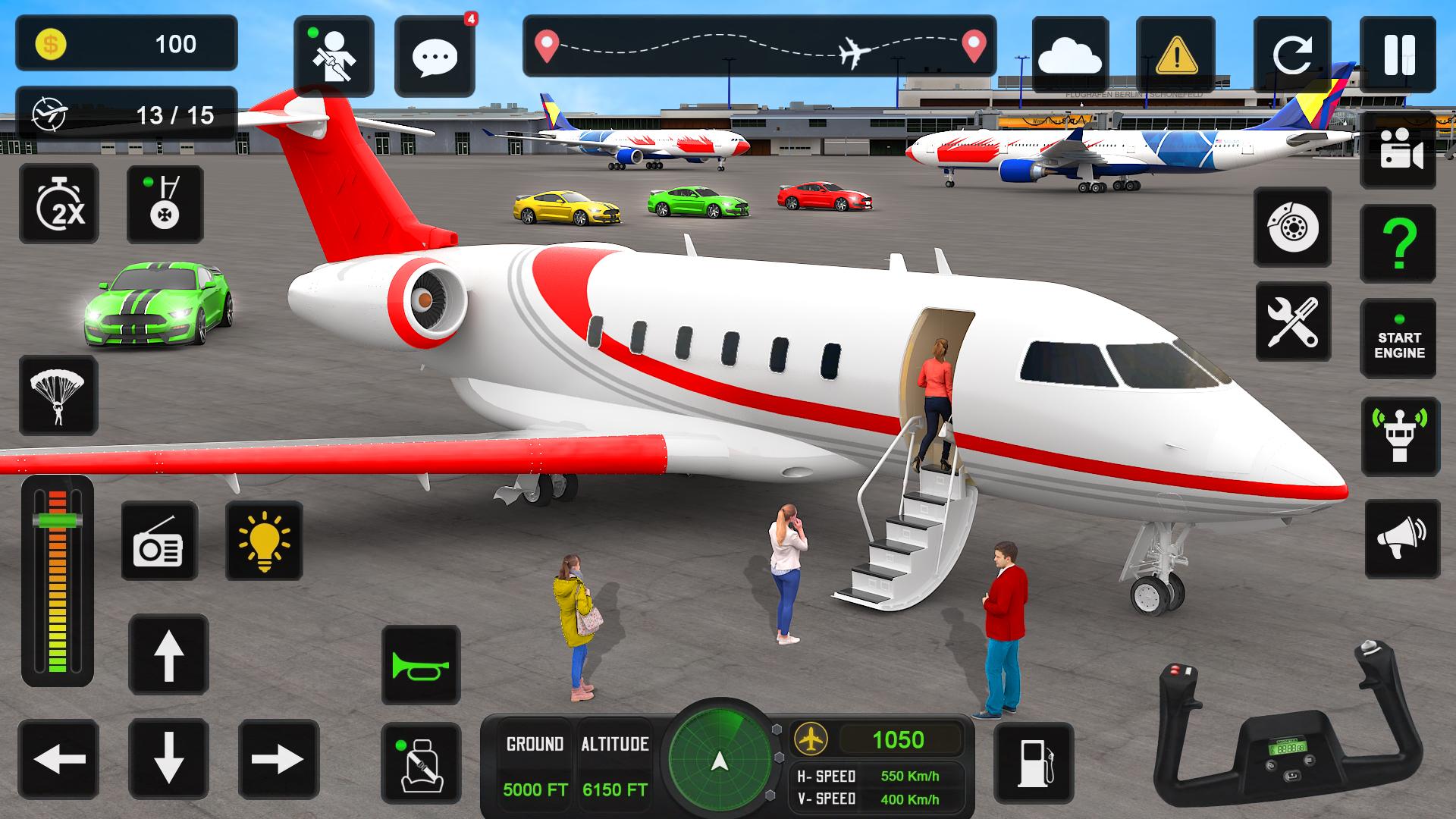Image resolution: width=1456 pixels, height=819 pixels.
Task: Select the camera view icon
Action: [1399, 149]
